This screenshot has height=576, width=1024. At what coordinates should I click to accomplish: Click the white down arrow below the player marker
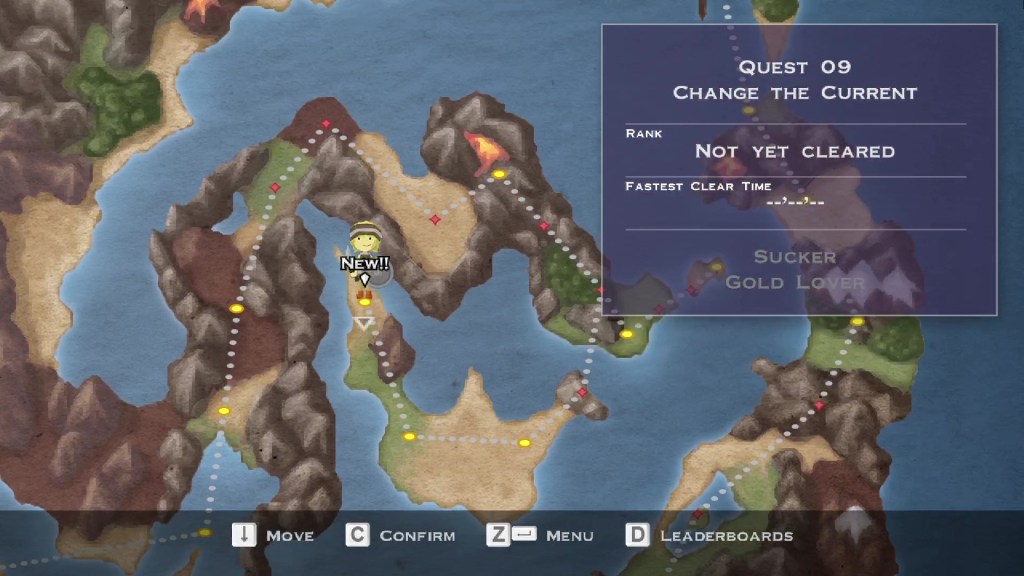pyautogui.click(x=364, y=323)
